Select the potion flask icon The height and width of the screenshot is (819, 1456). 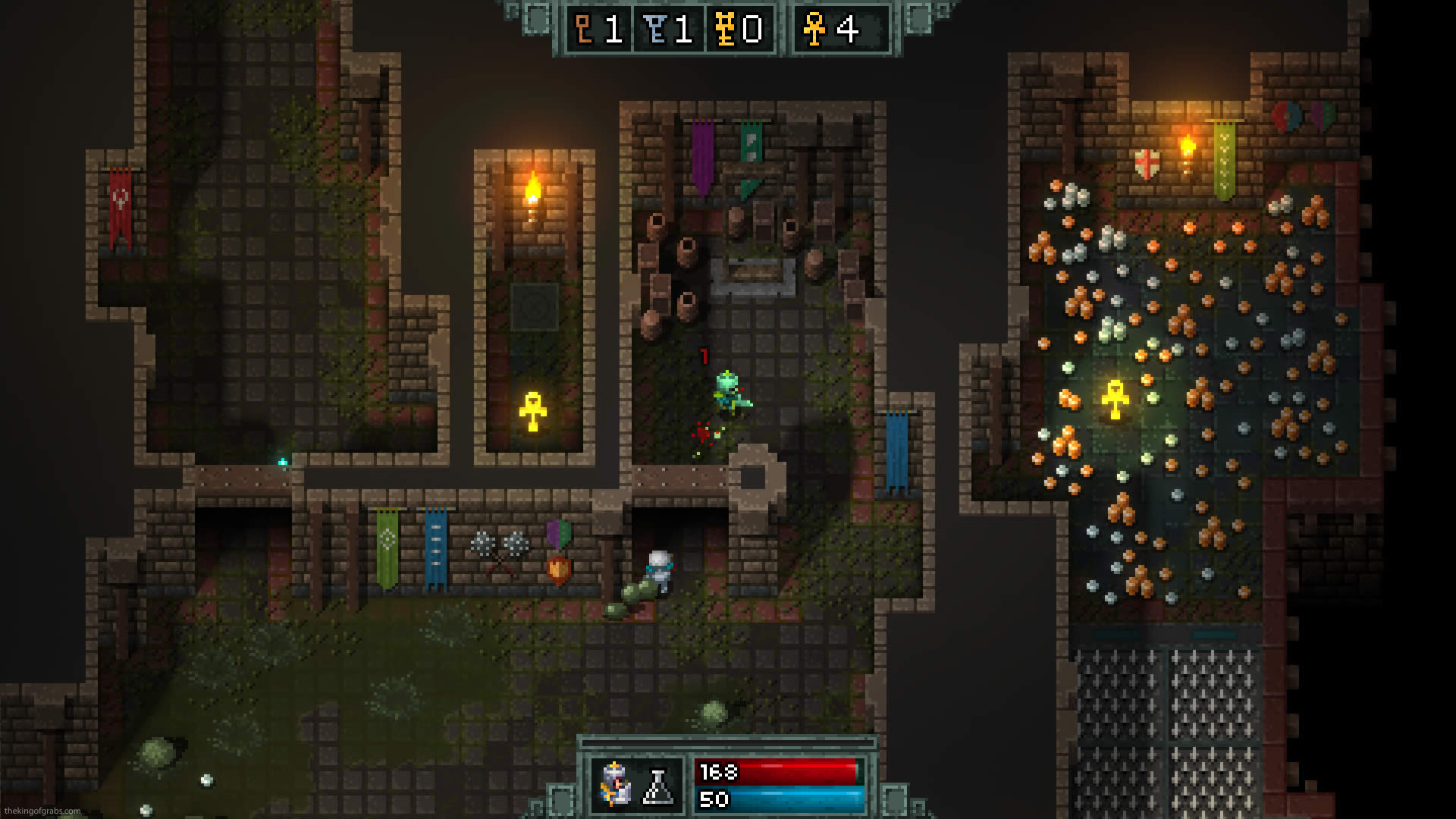click(657, 786)
